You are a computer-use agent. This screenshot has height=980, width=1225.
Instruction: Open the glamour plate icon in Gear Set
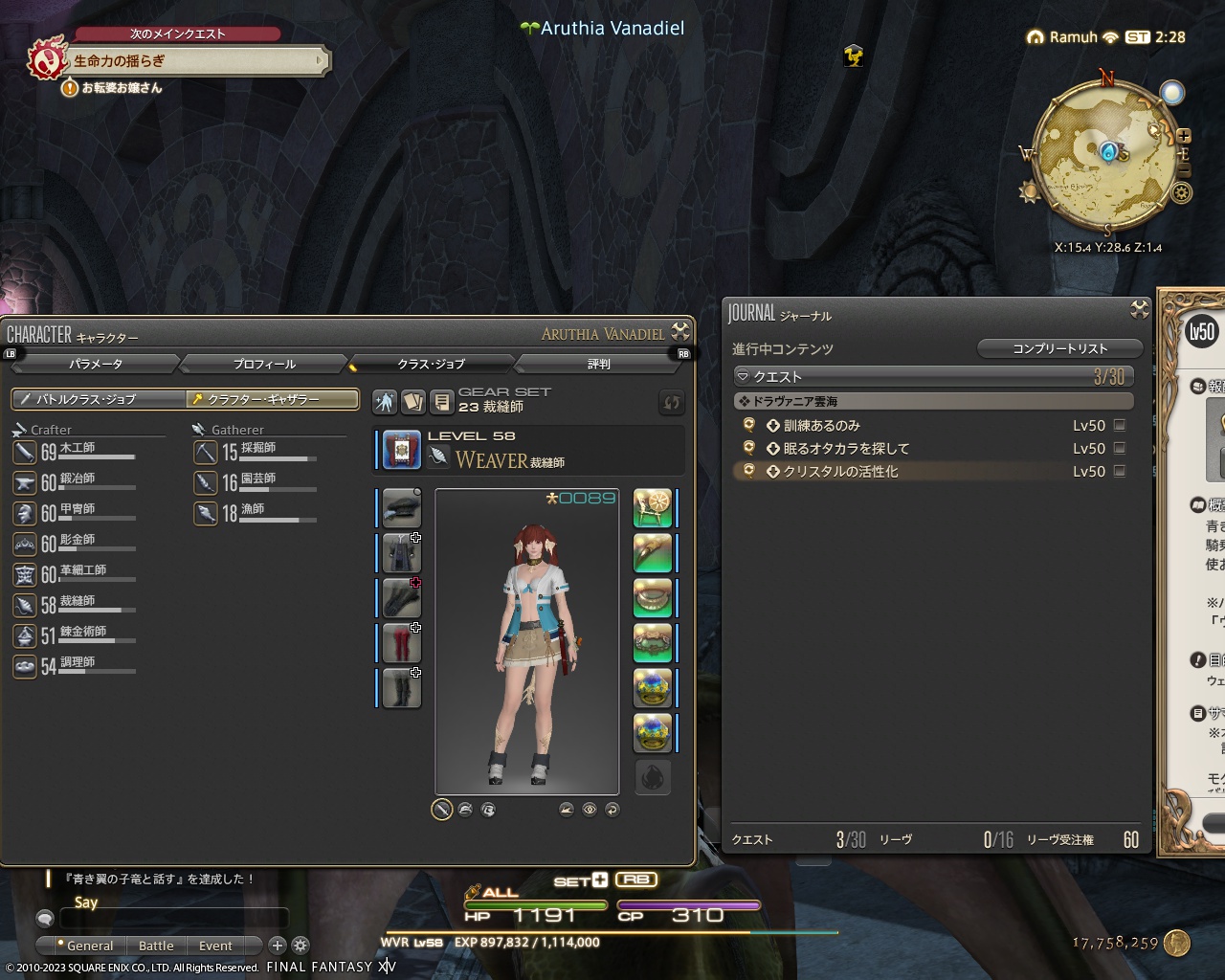[413, 402]
